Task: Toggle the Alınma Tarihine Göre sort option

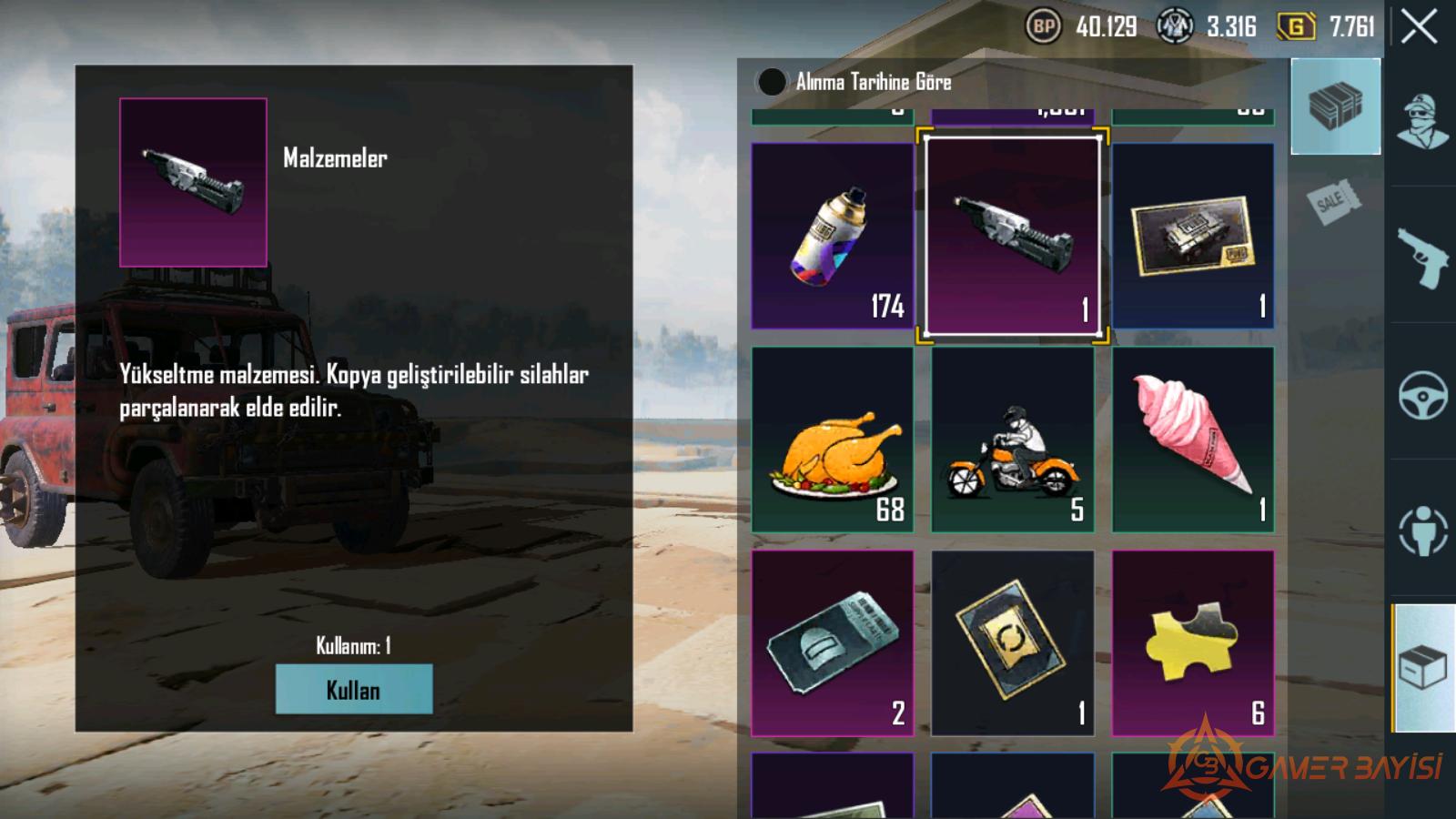Action: [x=772, y=82]
